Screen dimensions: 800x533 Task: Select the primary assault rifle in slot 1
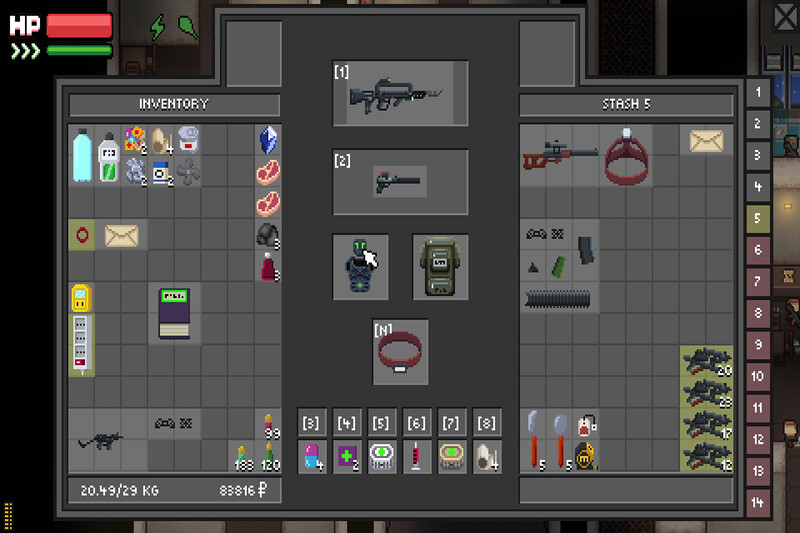coord(400,94)
